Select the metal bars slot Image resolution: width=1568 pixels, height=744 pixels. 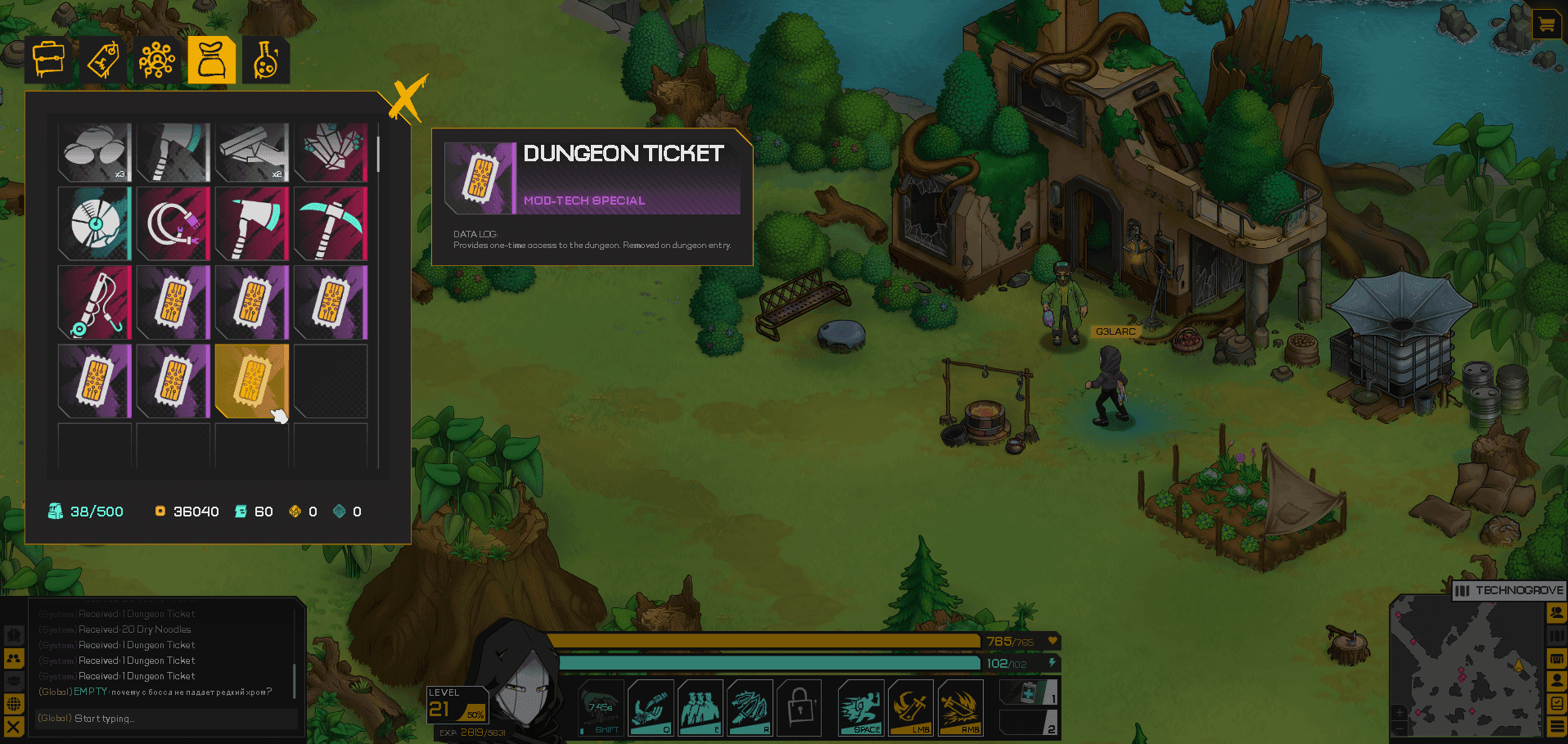pos(252,152)
